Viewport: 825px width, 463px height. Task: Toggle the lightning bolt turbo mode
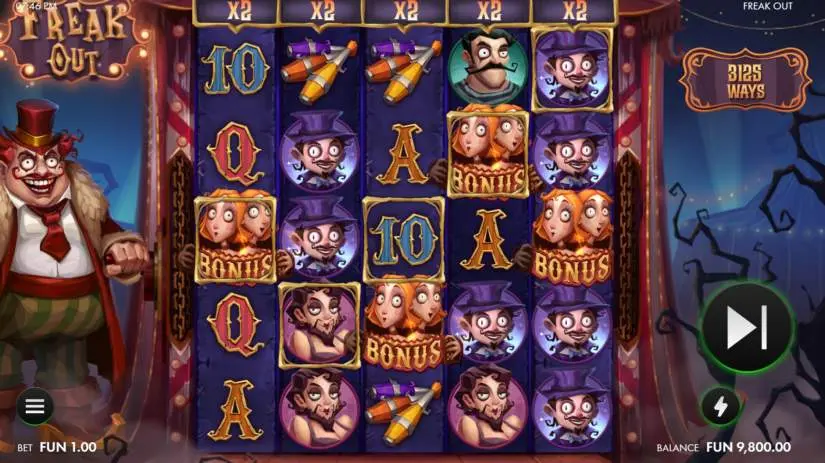tap(720, 405)
